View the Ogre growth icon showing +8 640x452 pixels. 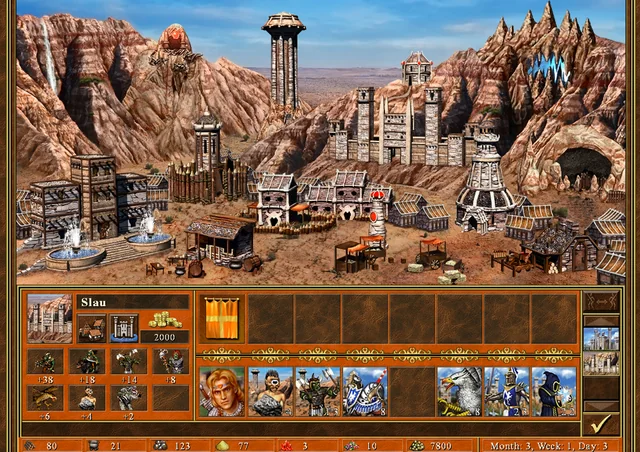point(171,361)
